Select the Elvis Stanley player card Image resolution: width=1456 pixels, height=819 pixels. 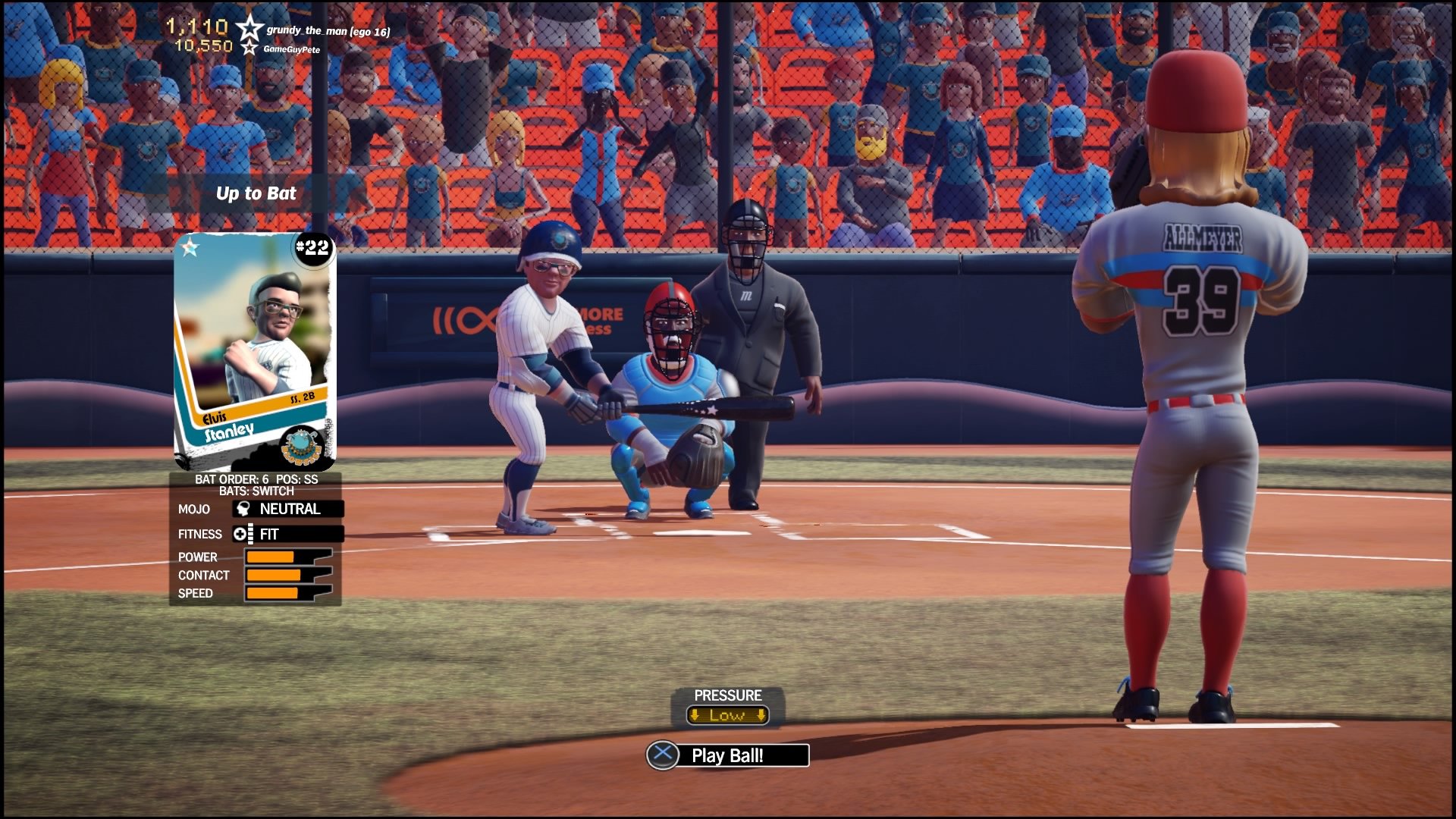pyautogui.click(x=254, y=351)
